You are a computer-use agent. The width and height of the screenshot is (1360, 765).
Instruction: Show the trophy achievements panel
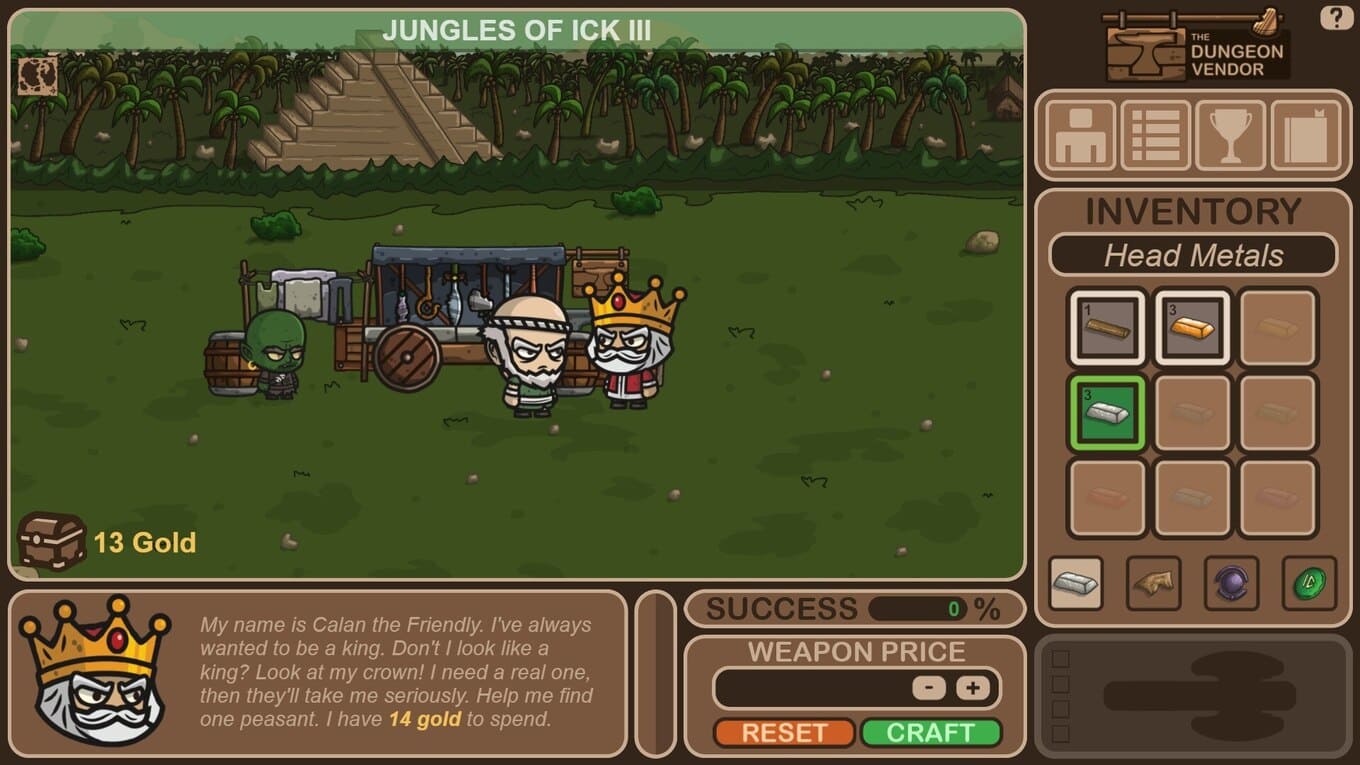[1230, 135]
